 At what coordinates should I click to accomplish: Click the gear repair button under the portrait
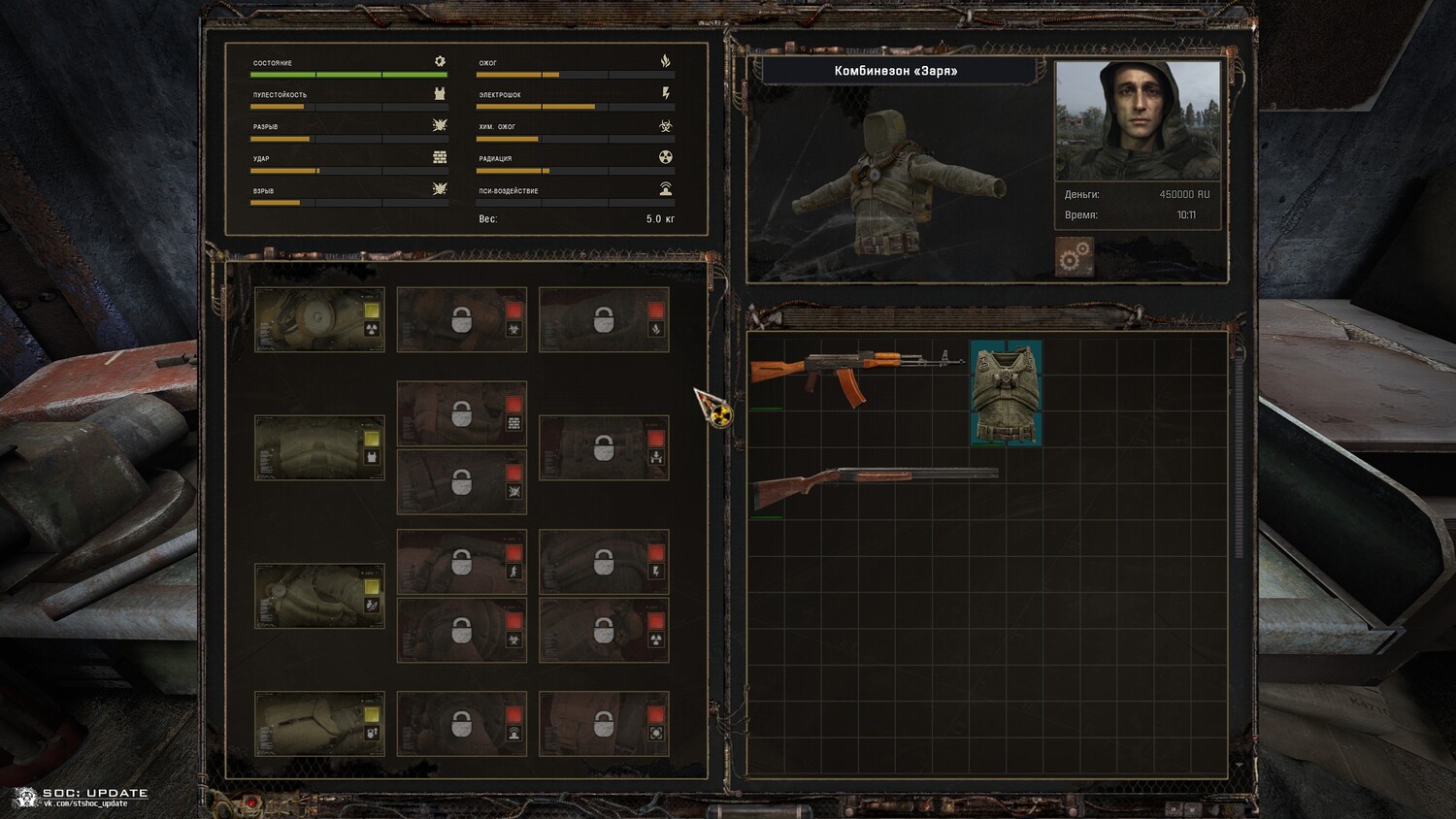(1075, 257)
